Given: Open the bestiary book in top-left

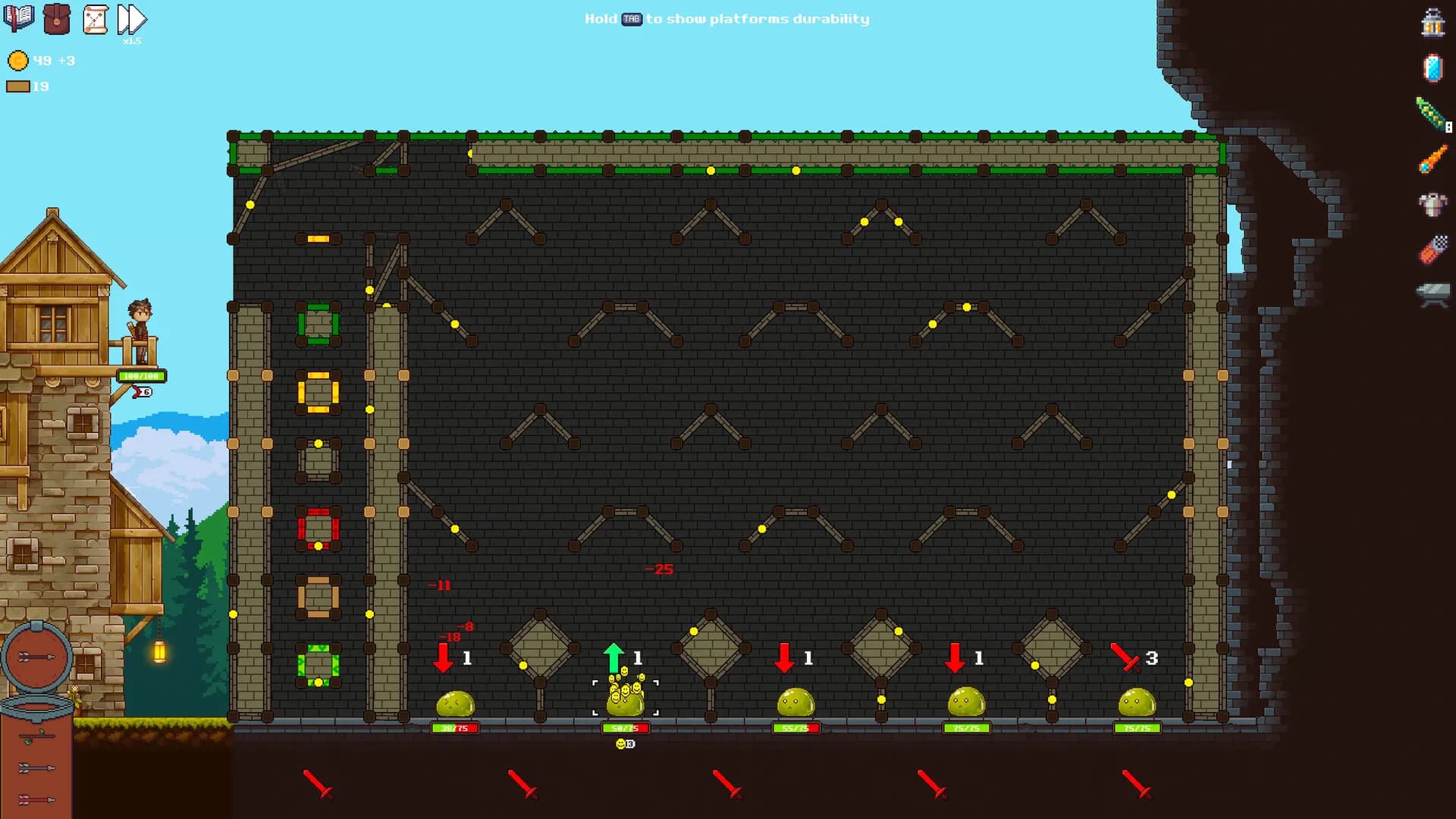Looking at the screenshot, I should click(x=20, y=17).
